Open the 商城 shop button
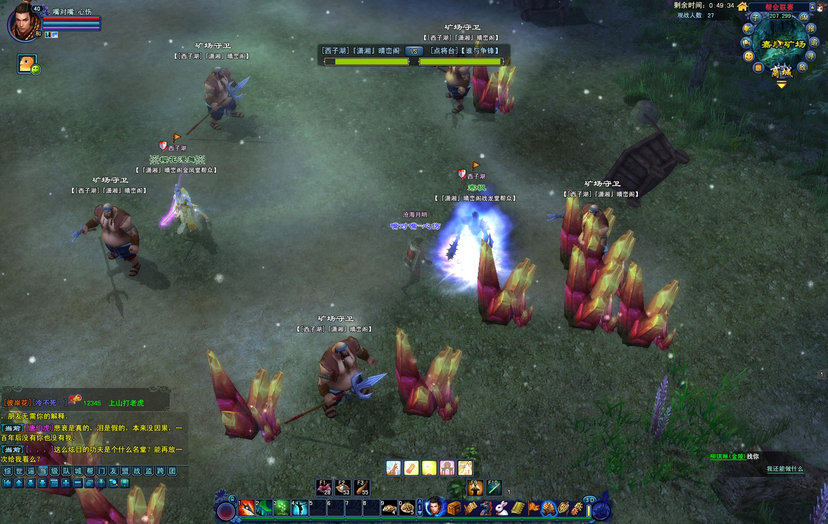828x524 pixels. [781, 71]
